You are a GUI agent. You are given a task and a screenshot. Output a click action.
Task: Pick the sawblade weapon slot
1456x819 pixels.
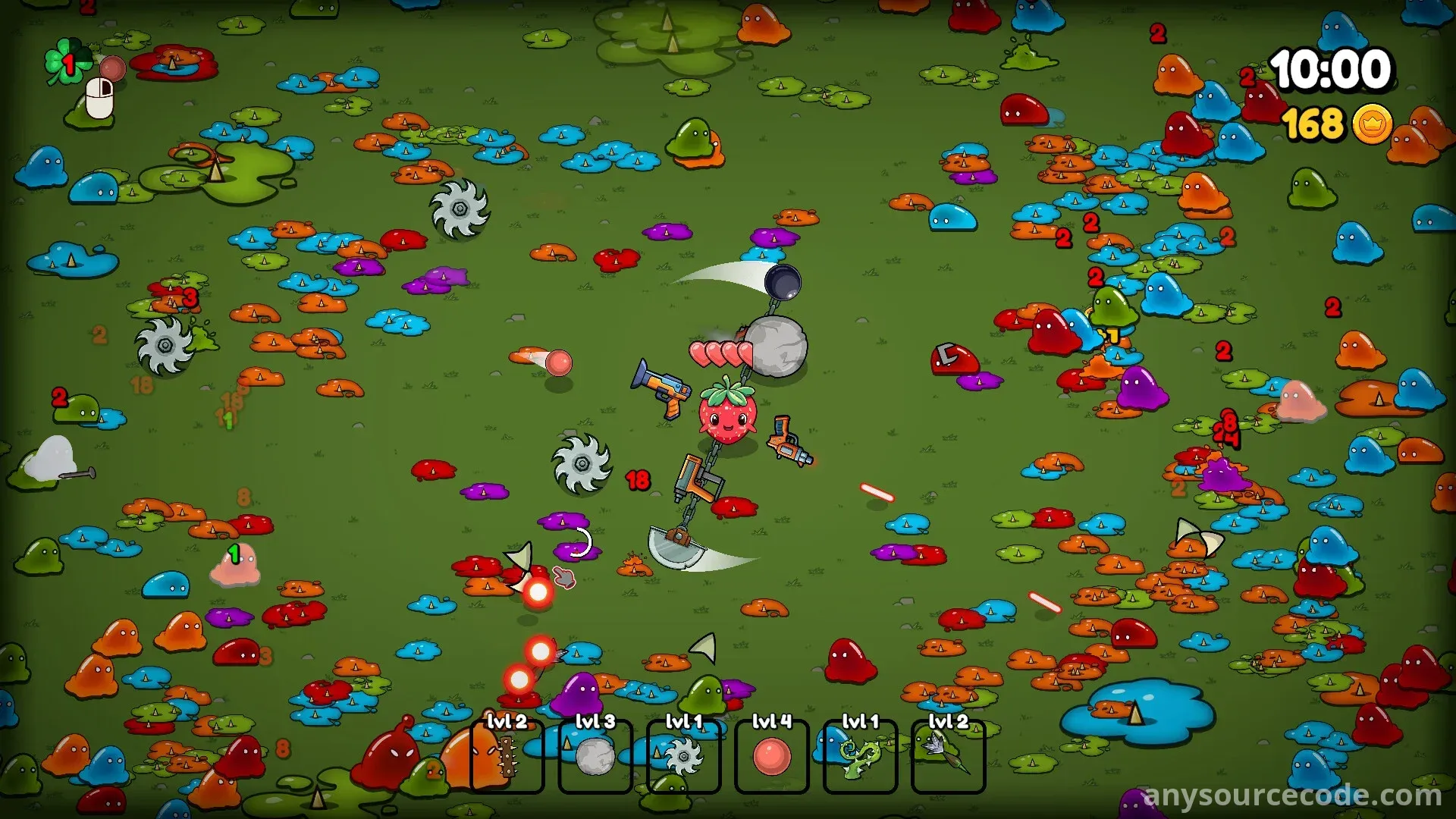click(x=683, y=756)
